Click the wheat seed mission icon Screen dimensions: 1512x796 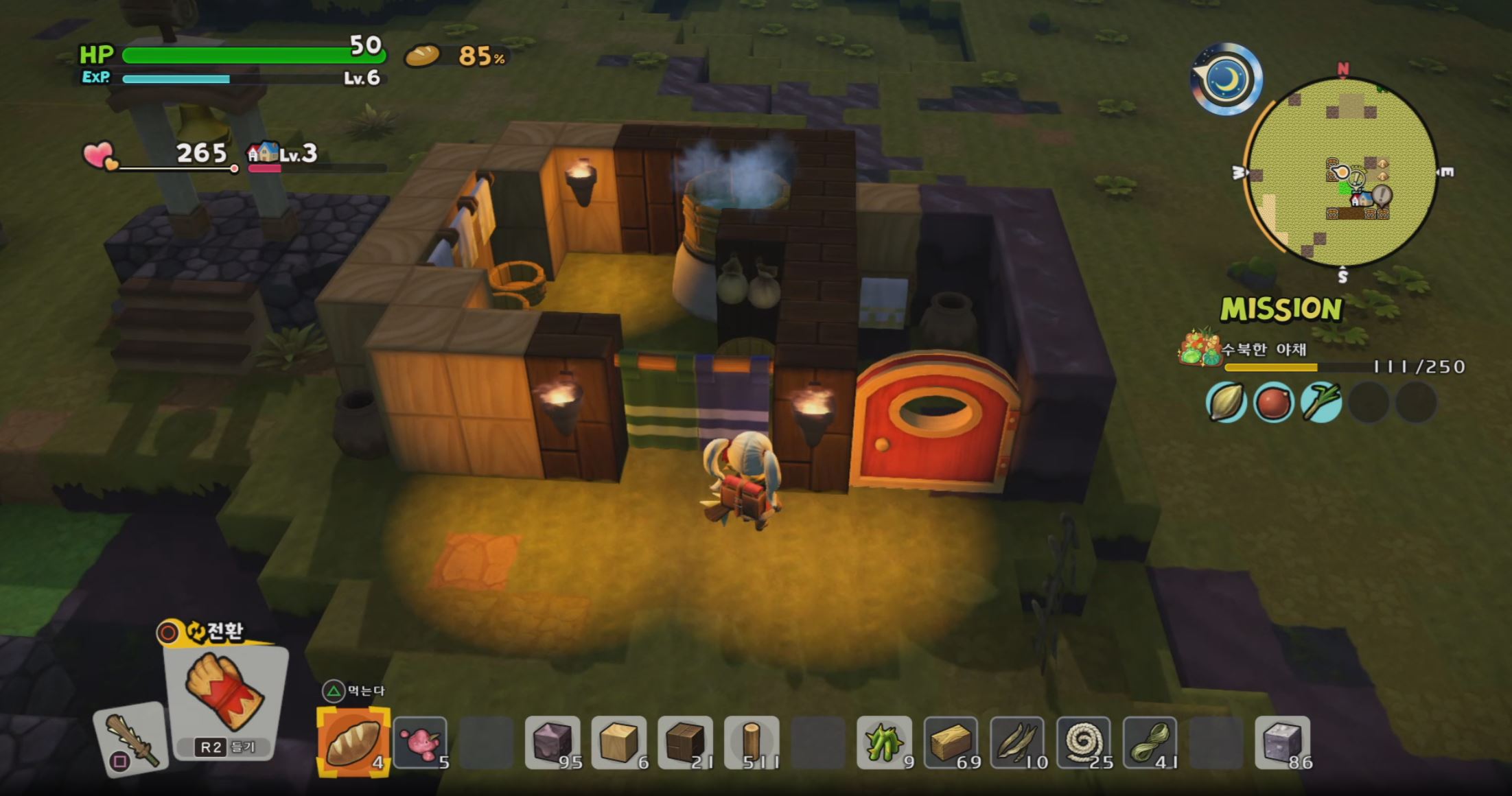(1226, 402)
